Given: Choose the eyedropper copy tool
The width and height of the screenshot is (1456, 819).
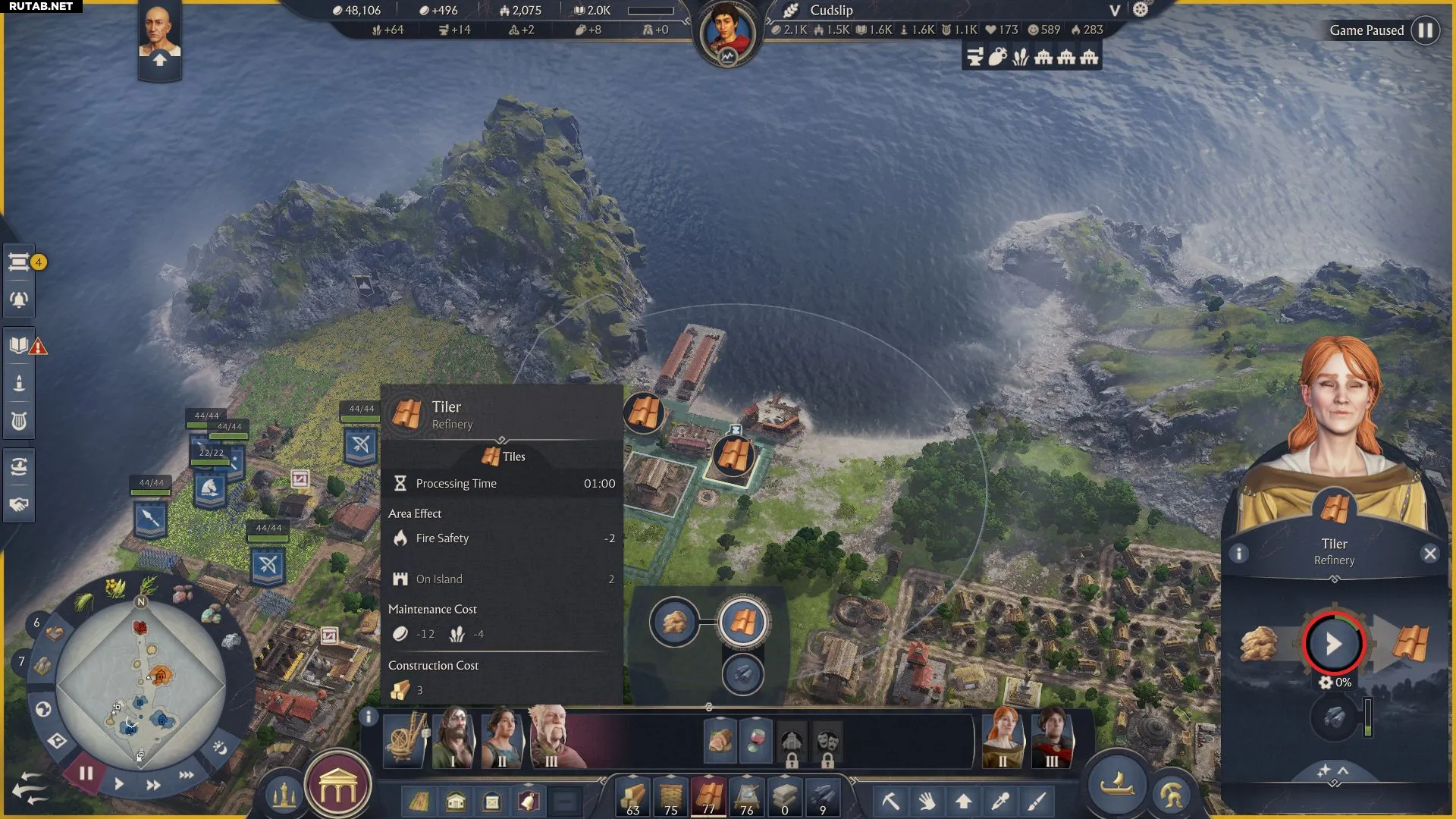Looking at the screenshot, I should tap(1000, 801).
